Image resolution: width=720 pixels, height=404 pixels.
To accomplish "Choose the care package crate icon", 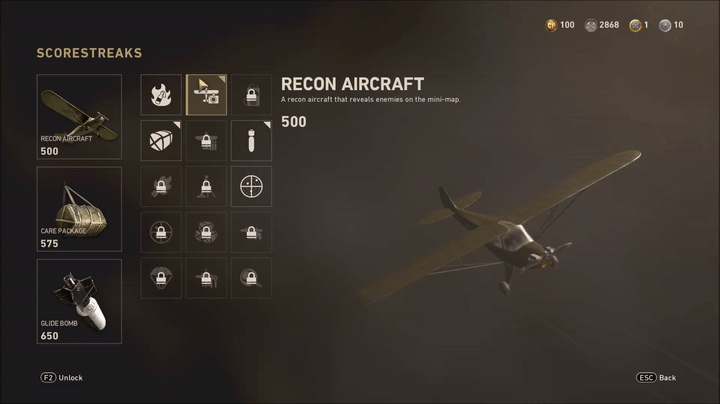I will (161, 141).
